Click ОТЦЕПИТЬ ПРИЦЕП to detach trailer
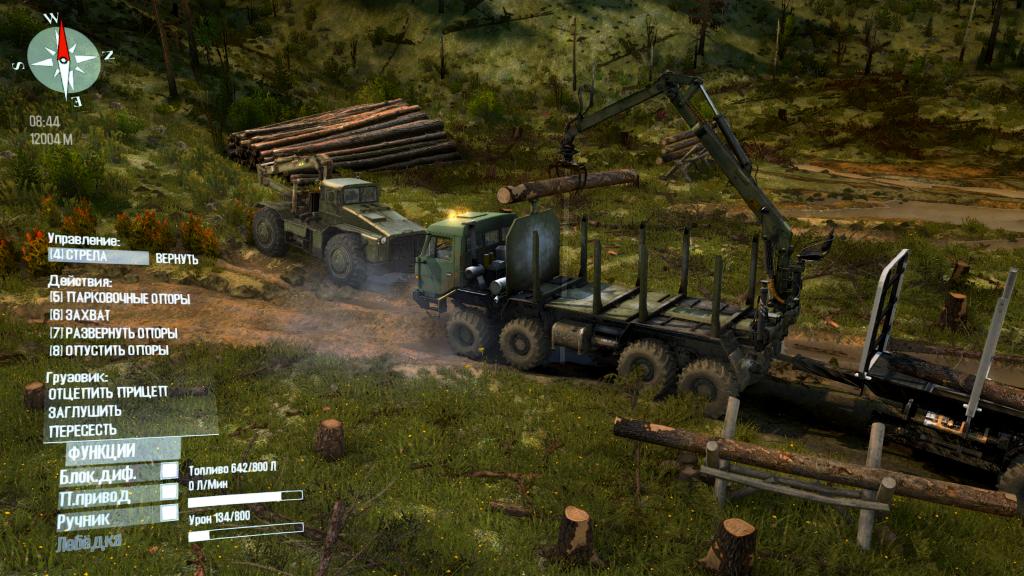The height and width of the screenshot is (576, 1024). click(108, 392)
